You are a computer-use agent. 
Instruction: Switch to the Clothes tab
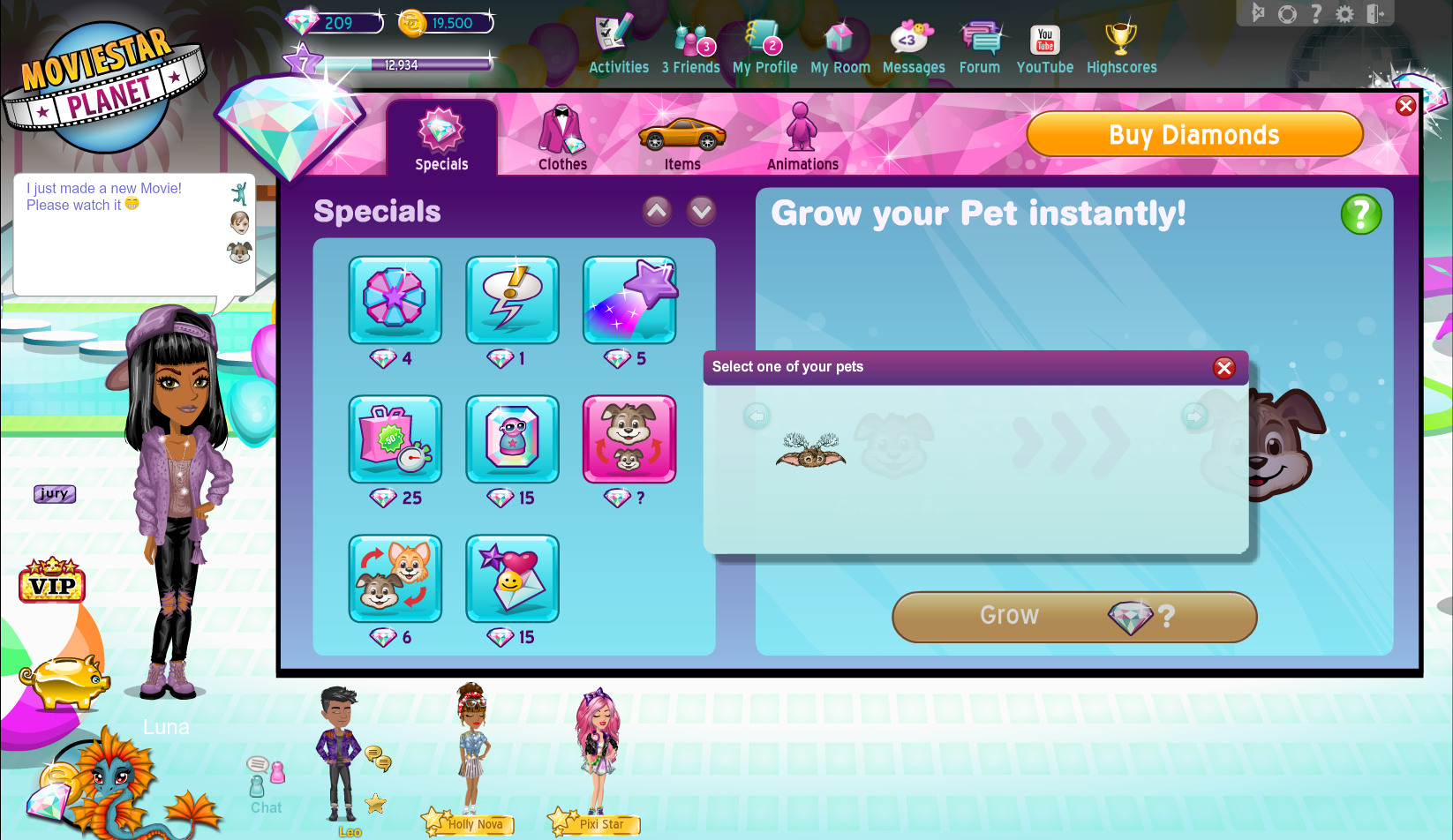point(562,139)
